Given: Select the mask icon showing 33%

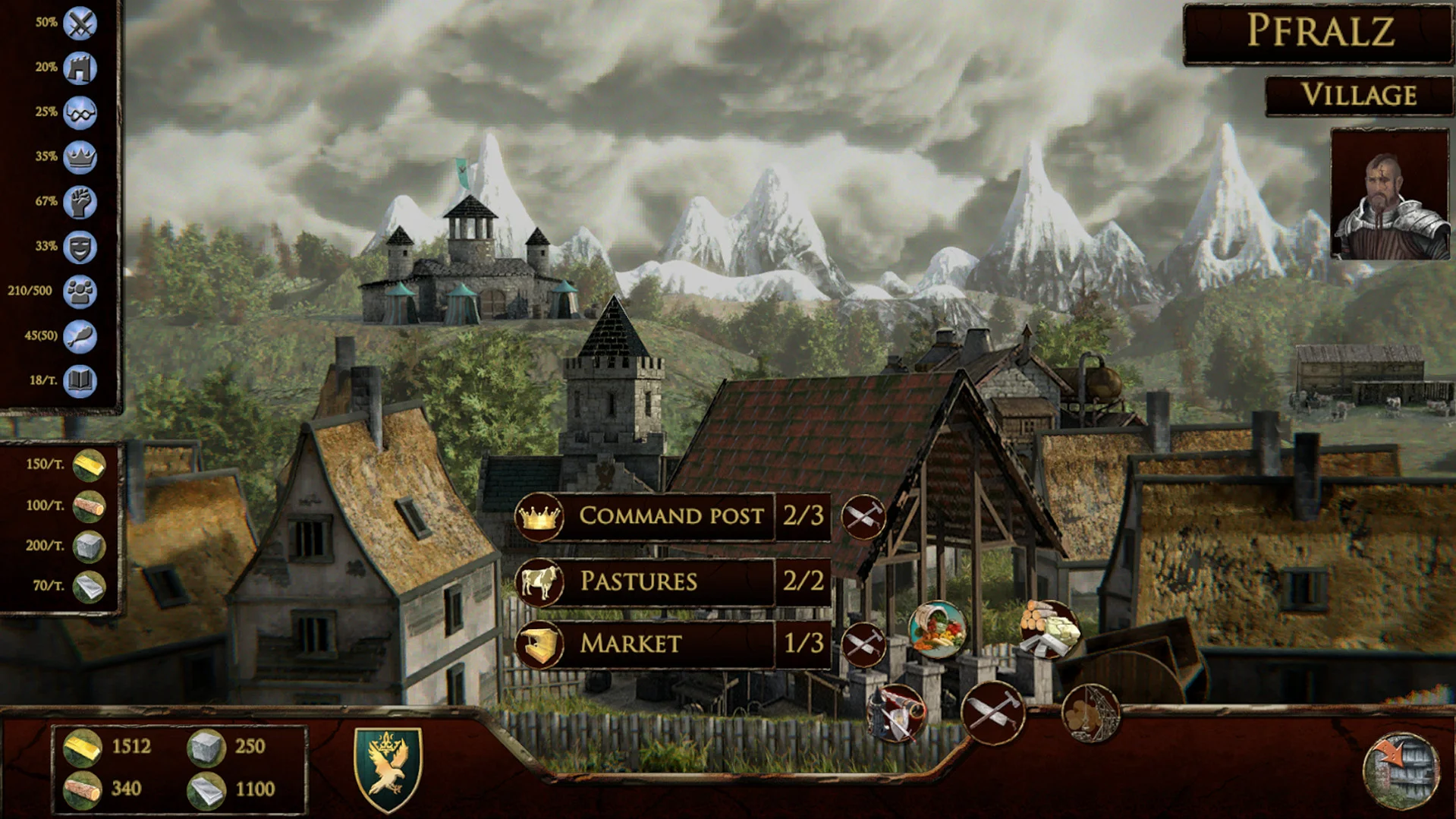Looking at the screenshot, I should (x=79, y=246).
